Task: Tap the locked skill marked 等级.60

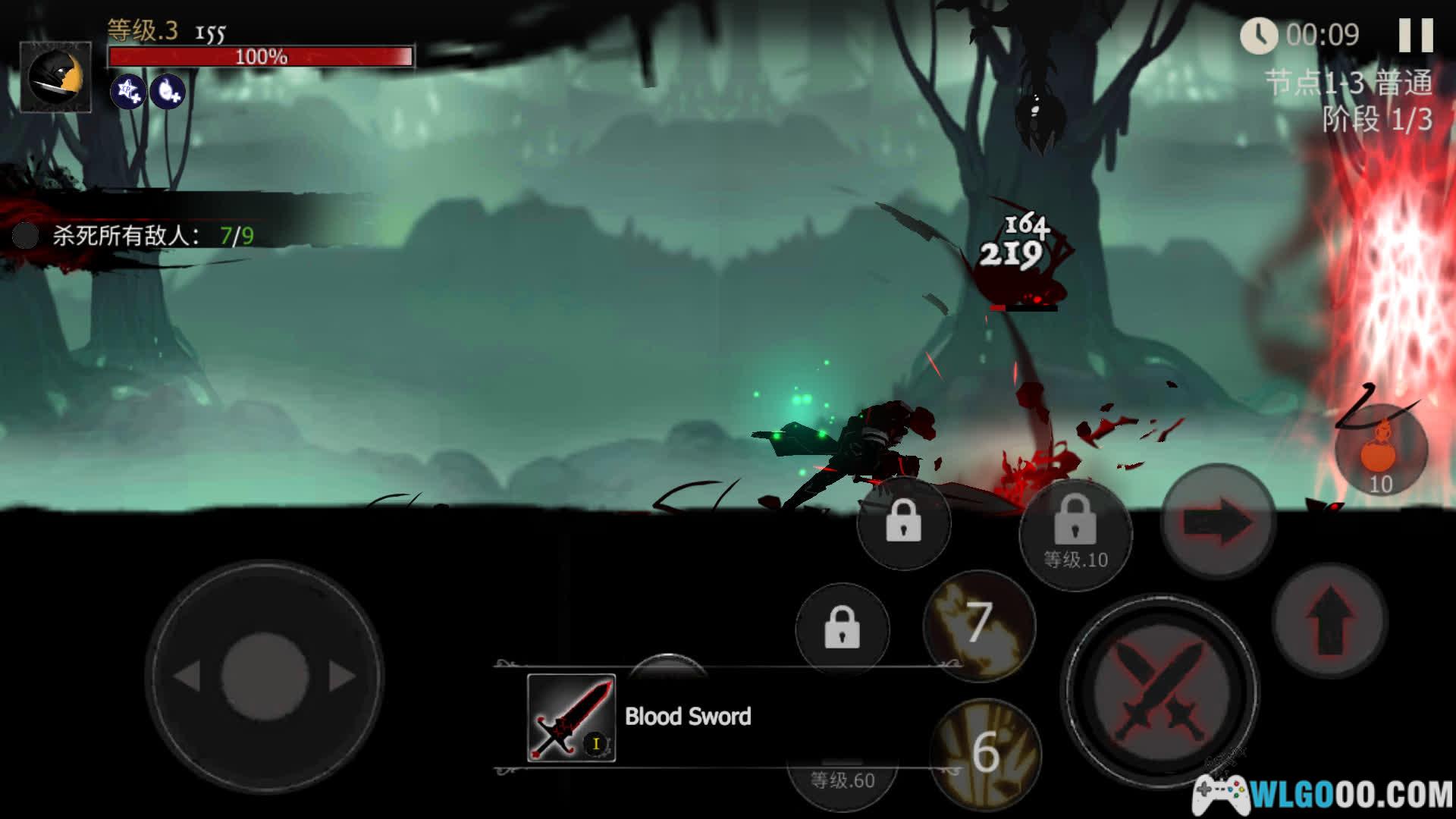Action: (x=842, y=779)
